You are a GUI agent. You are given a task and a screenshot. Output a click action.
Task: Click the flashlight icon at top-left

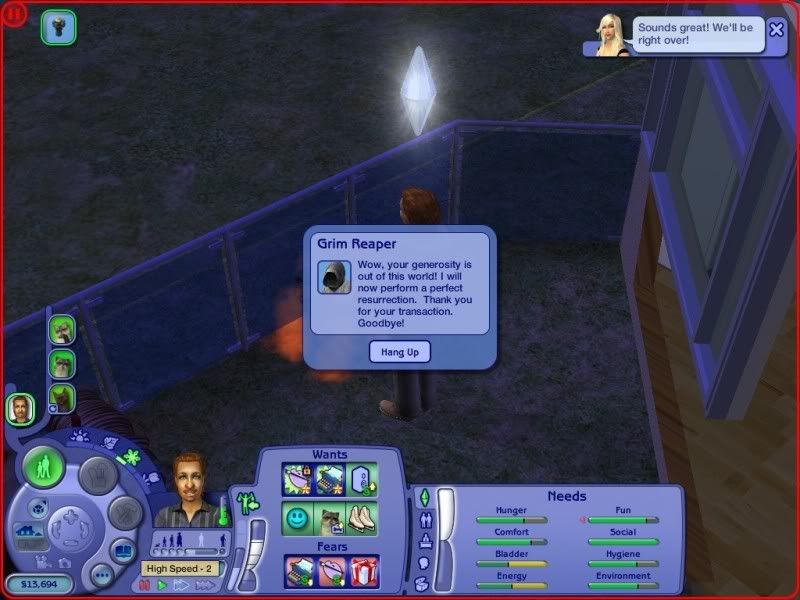click(58, 27)
